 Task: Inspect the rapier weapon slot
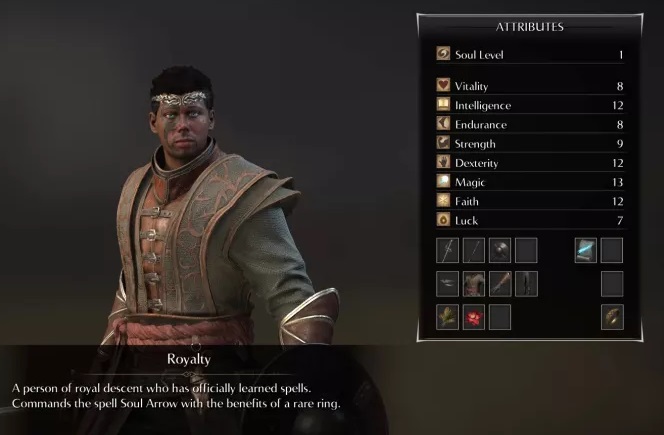(448, 250)
